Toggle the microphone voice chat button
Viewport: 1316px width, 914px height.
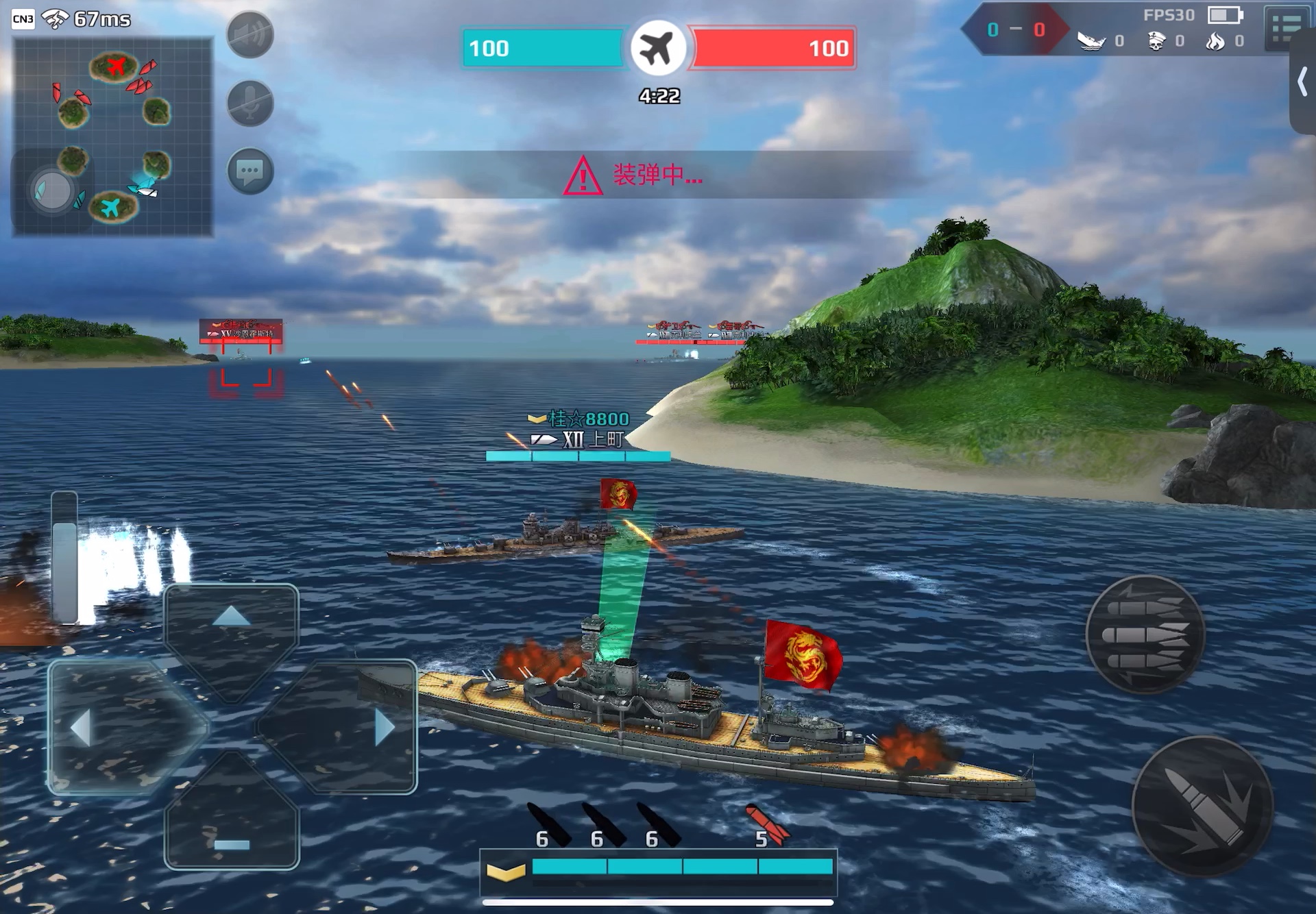250,103
